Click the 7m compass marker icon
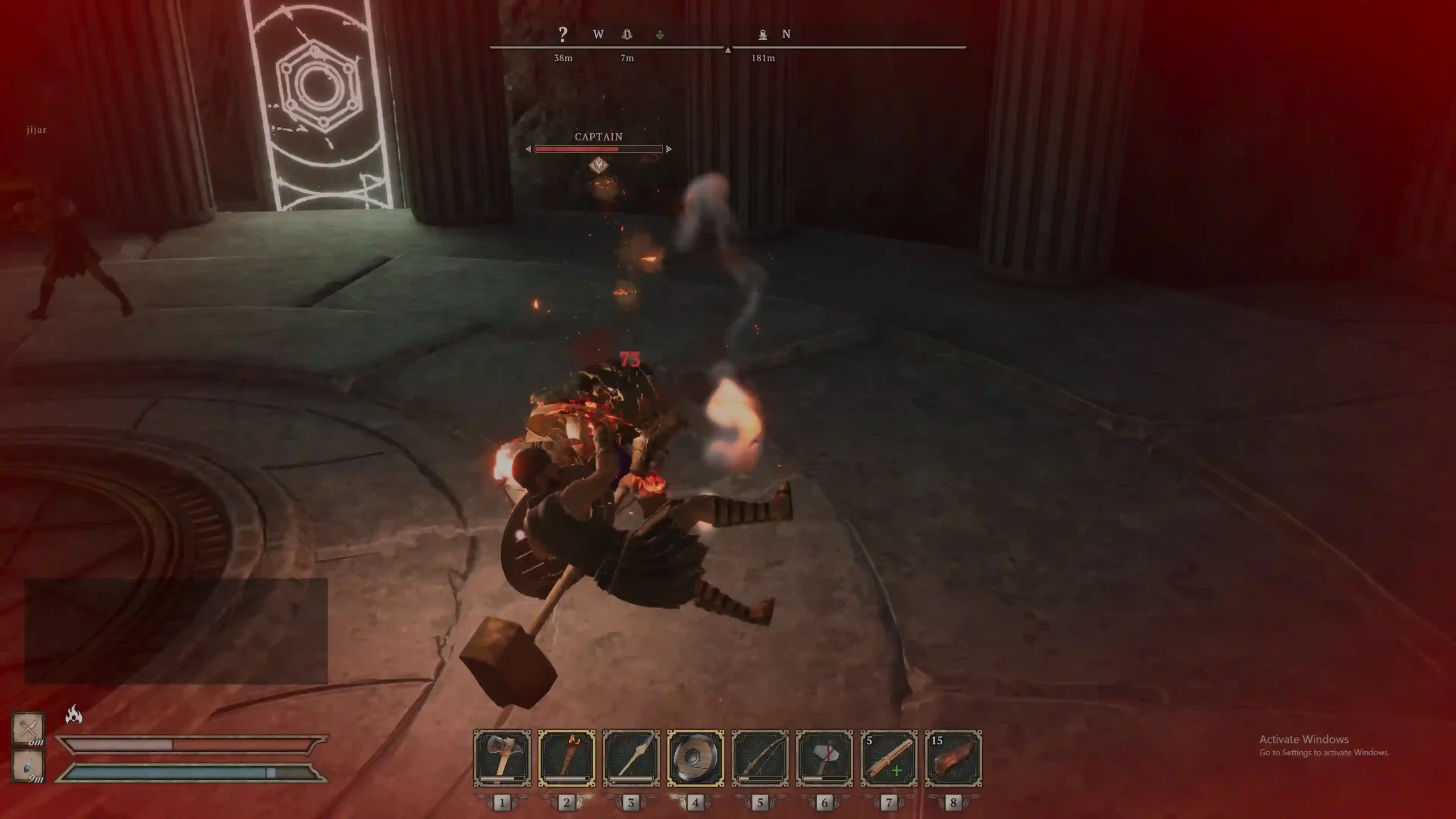 click(627, 35)
